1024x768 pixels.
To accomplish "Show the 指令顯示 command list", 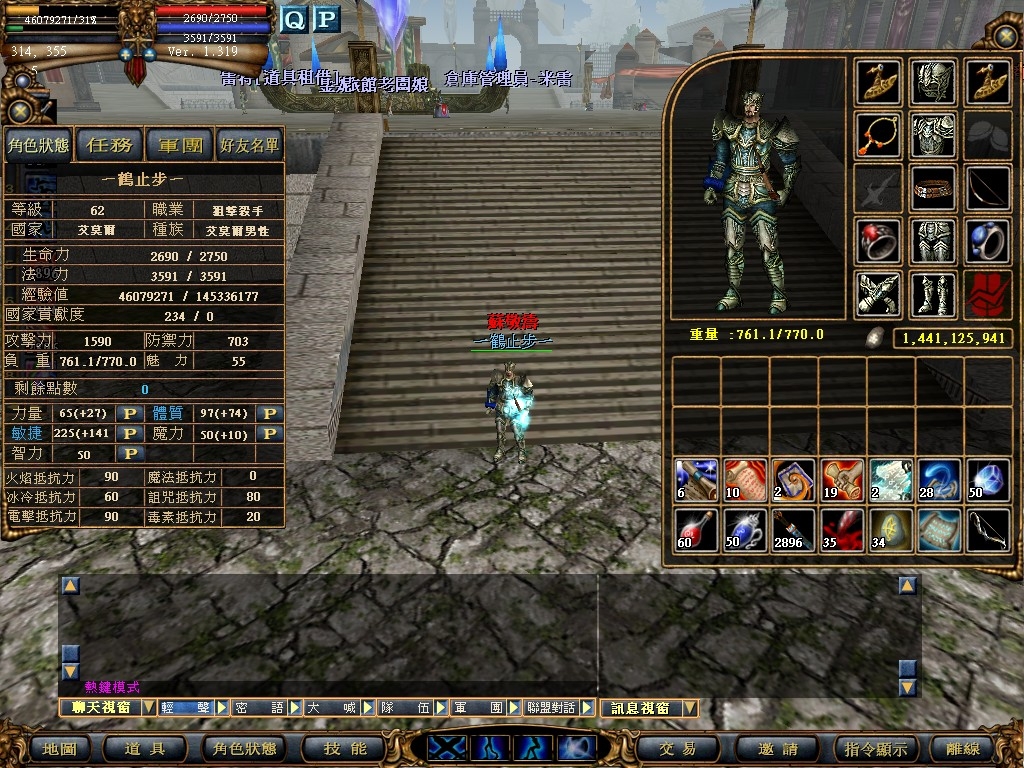I will coord(876,748).
